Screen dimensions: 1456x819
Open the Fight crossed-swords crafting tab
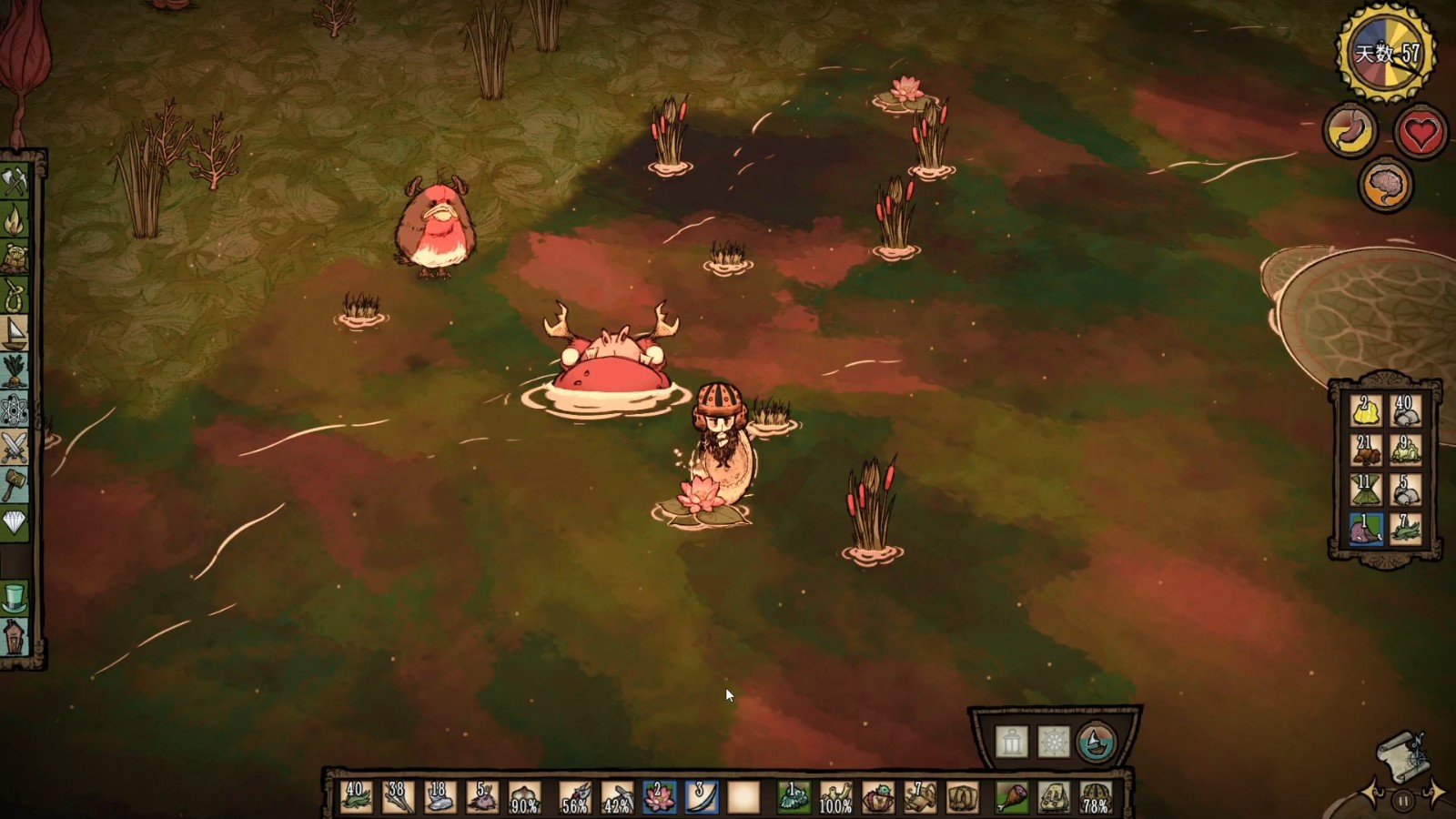15,447
